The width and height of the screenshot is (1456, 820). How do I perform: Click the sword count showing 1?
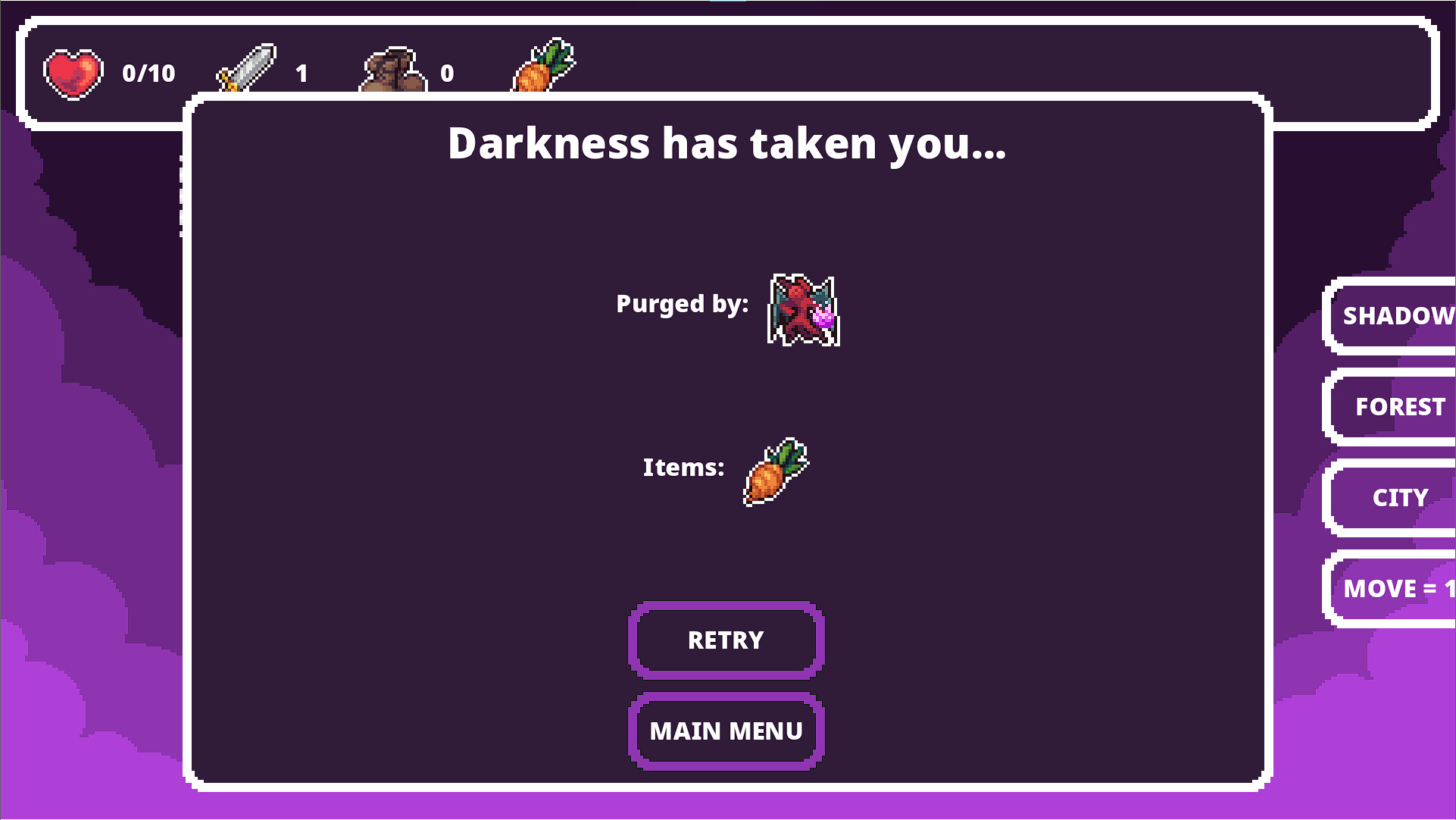click(x=302, y=74)
